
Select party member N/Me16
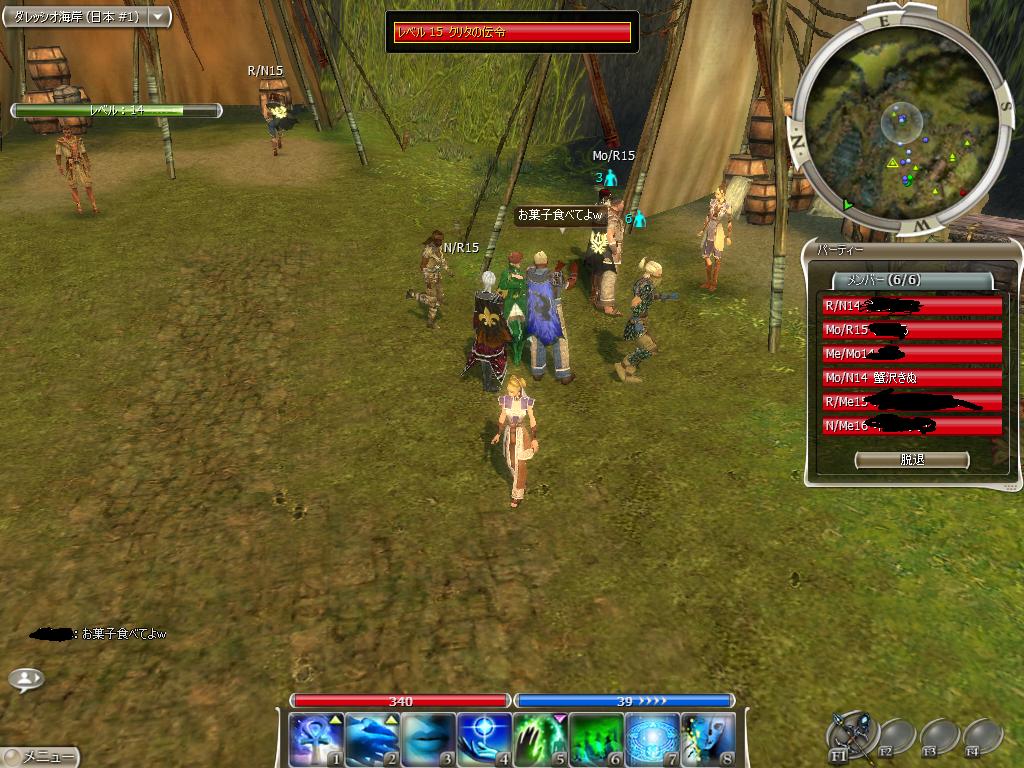click(911, 426)
